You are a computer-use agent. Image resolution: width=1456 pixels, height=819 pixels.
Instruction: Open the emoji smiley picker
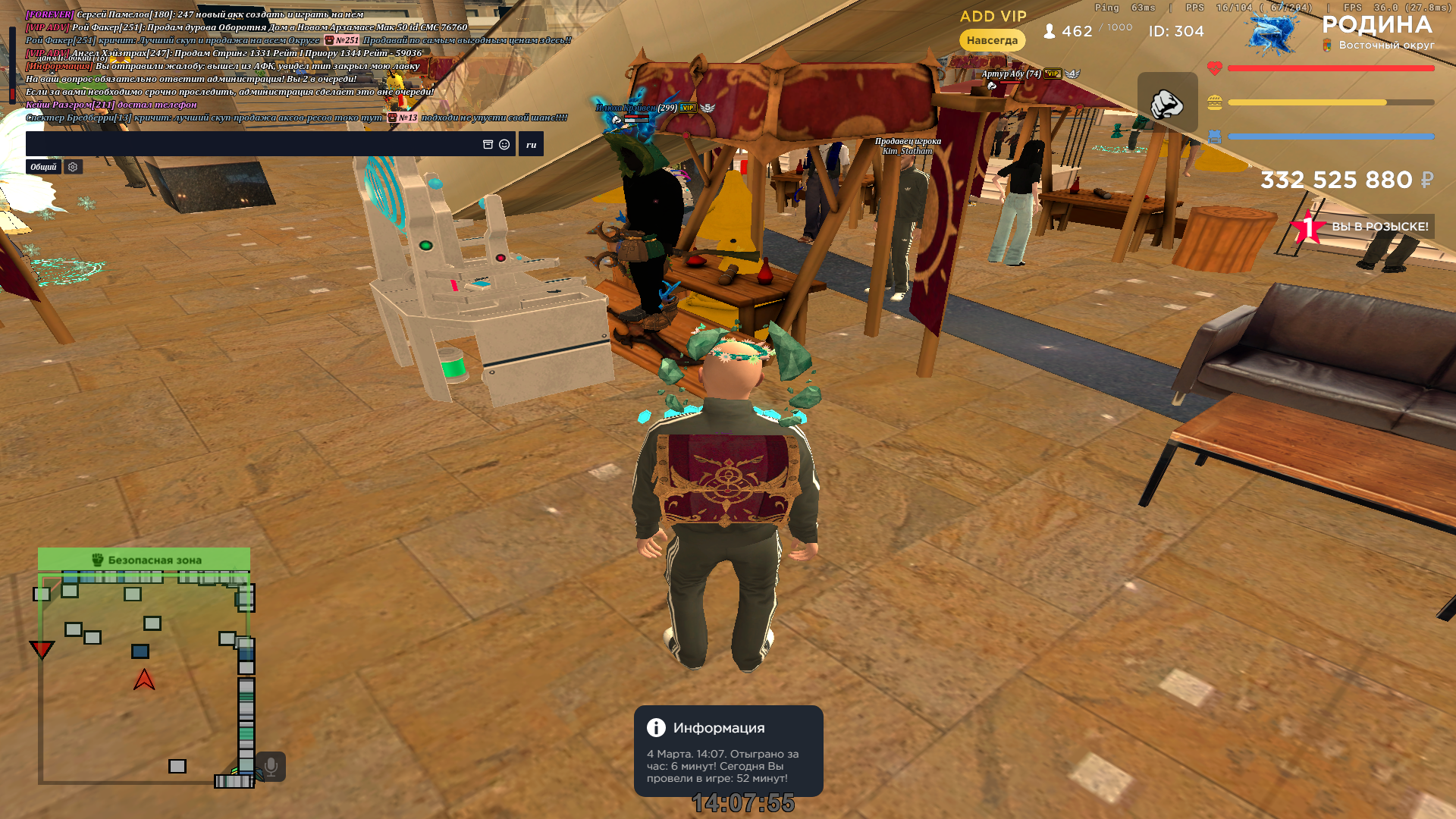coord(504,144)
